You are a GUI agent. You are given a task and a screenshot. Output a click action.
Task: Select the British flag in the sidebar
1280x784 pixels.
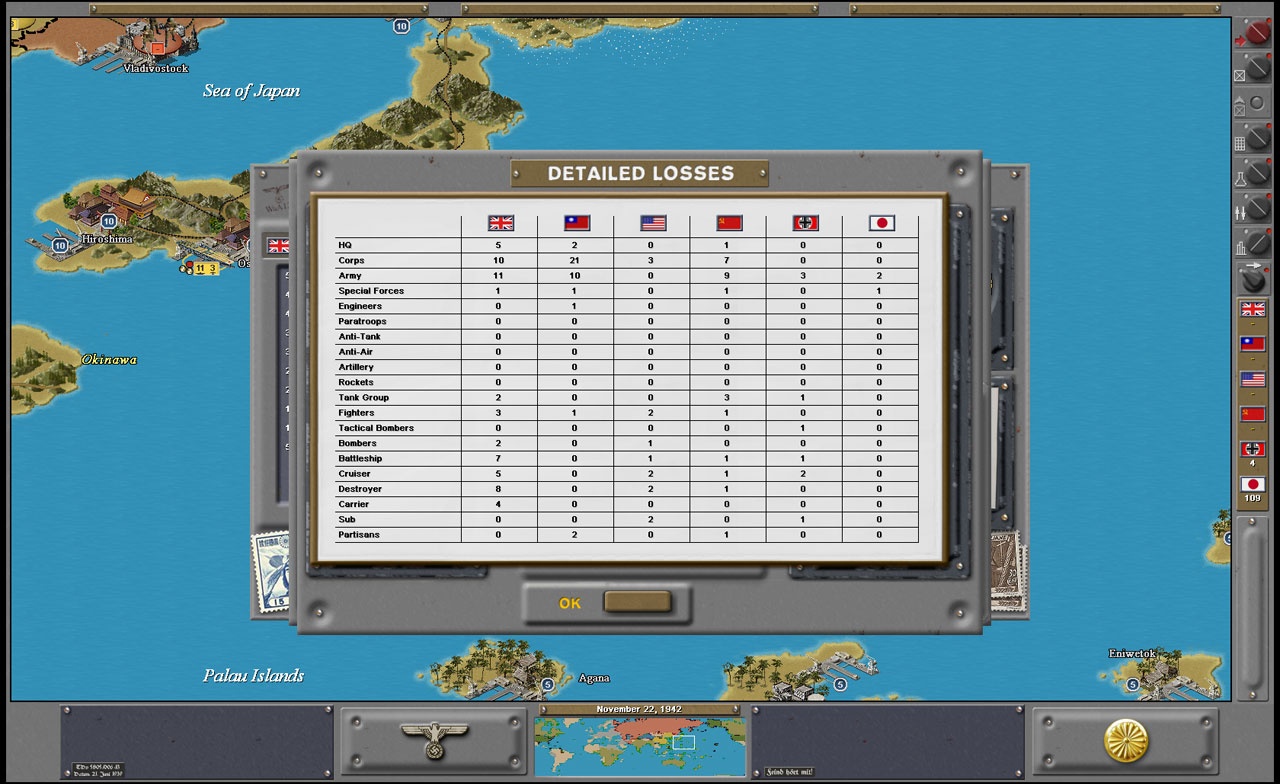[1253, 306]
